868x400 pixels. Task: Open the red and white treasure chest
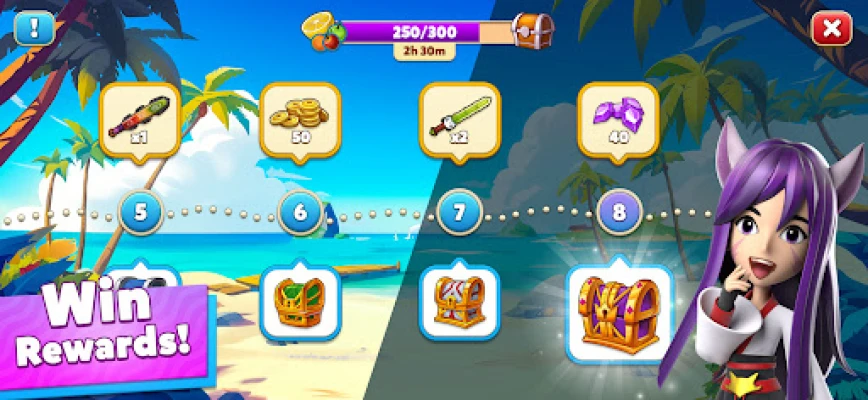[x=459, y=300]
